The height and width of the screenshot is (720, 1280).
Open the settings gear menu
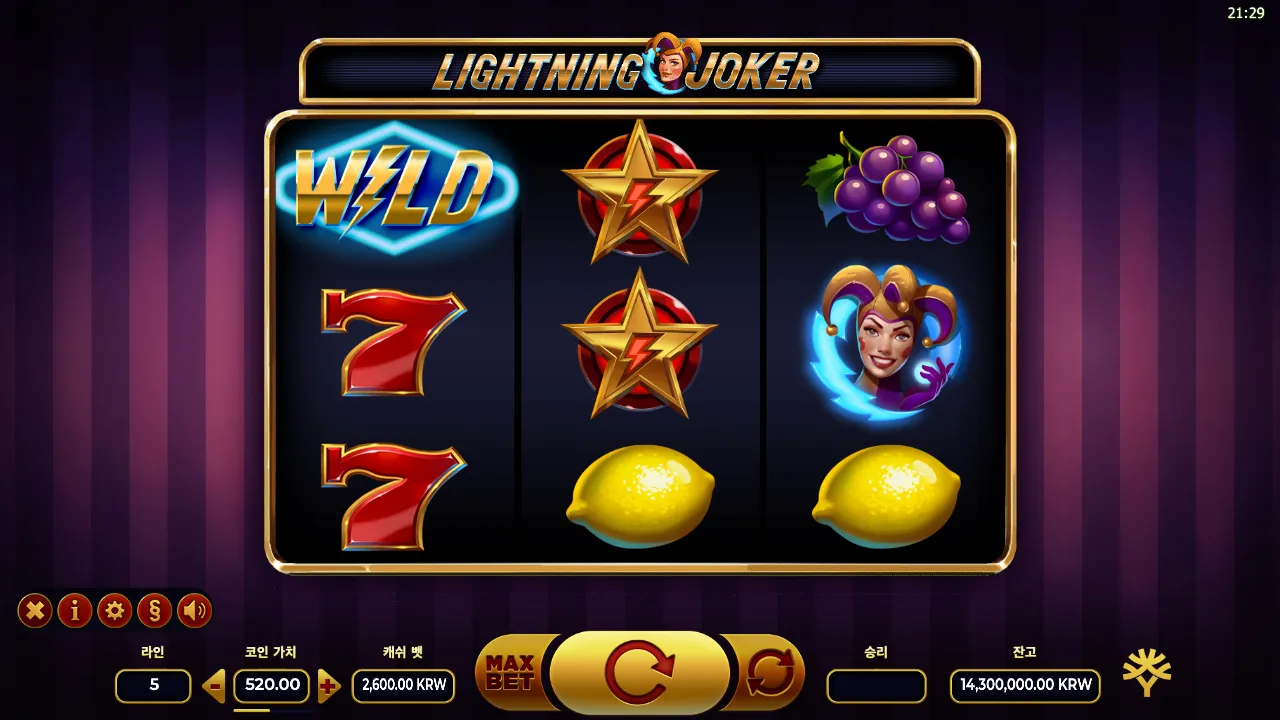[114, 612]
